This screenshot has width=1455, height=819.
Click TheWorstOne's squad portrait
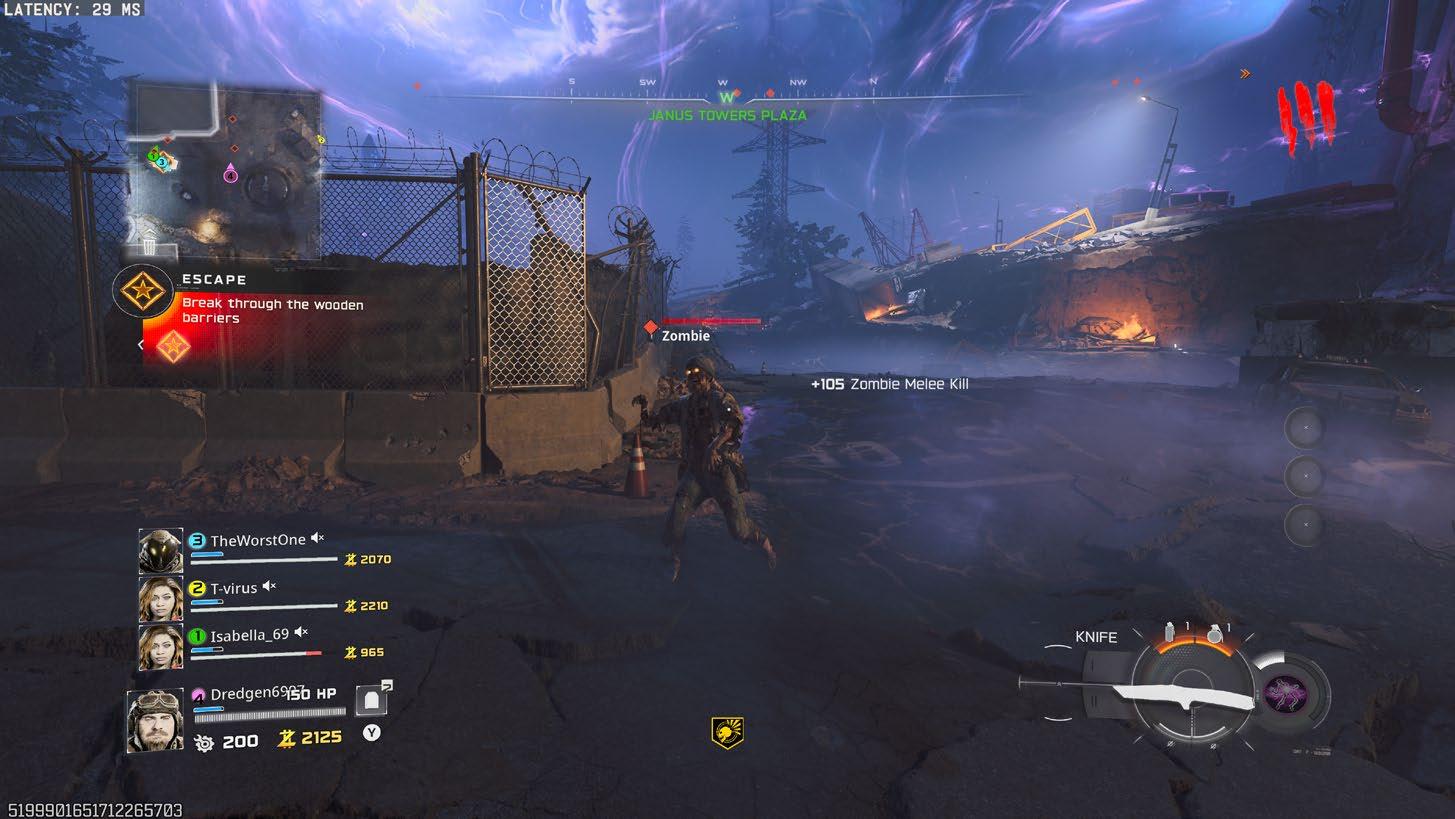(x=160, y=551)
